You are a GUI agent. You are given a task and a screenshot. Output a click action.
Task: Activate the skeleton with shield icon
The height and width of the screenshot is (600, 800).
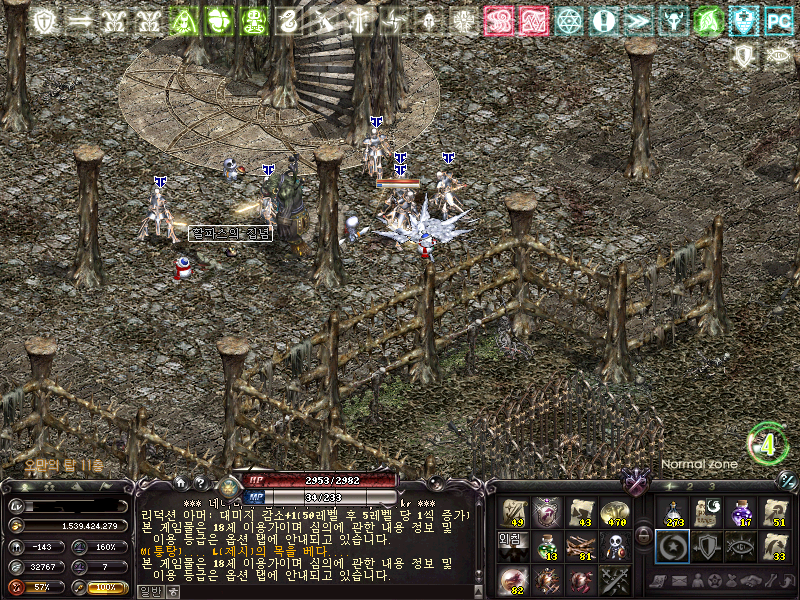(x=613, y=546)
